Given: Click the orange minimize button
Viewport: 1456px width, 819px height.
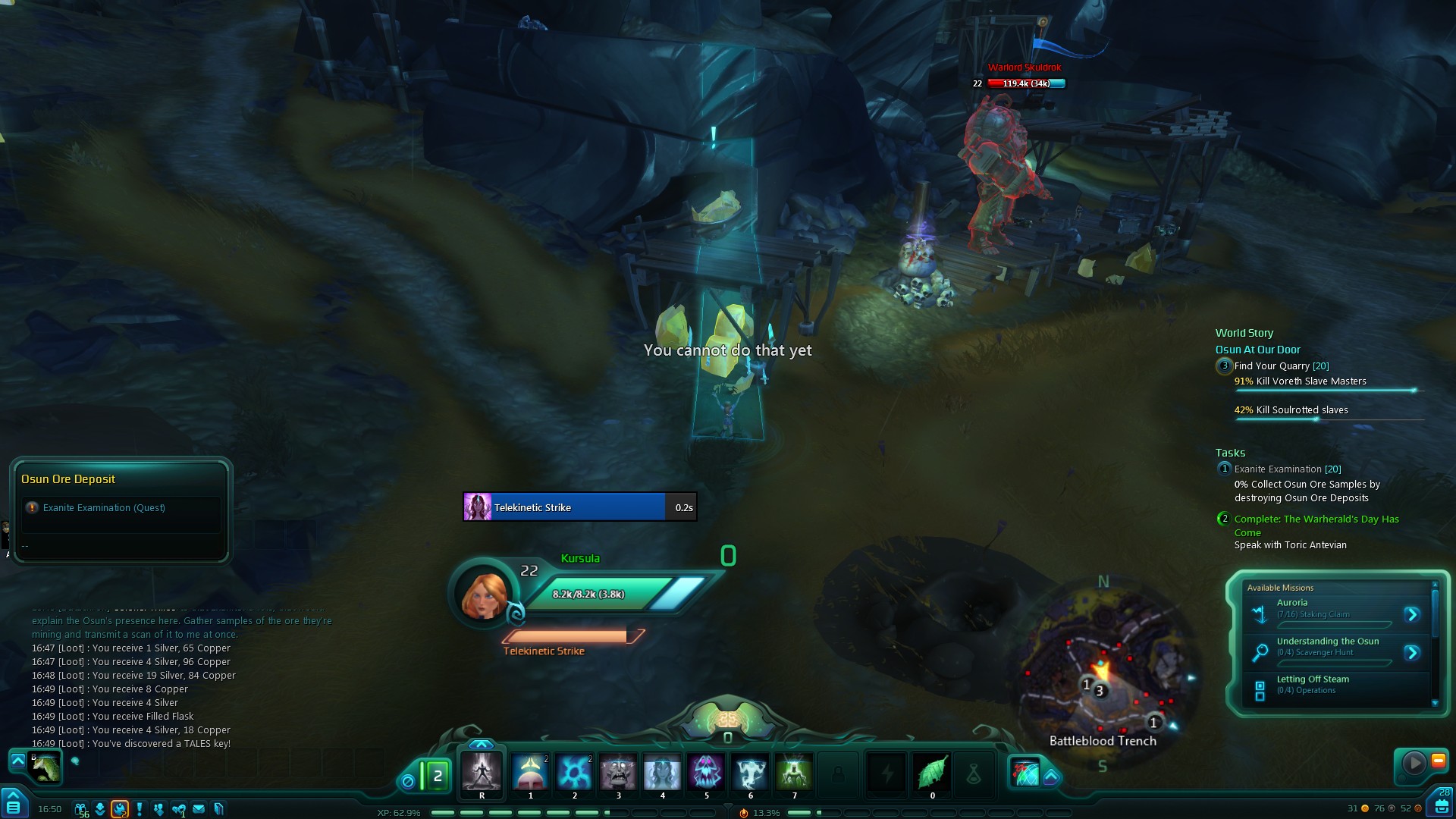Looking at the screenshot, I should tap(1438, 761).
